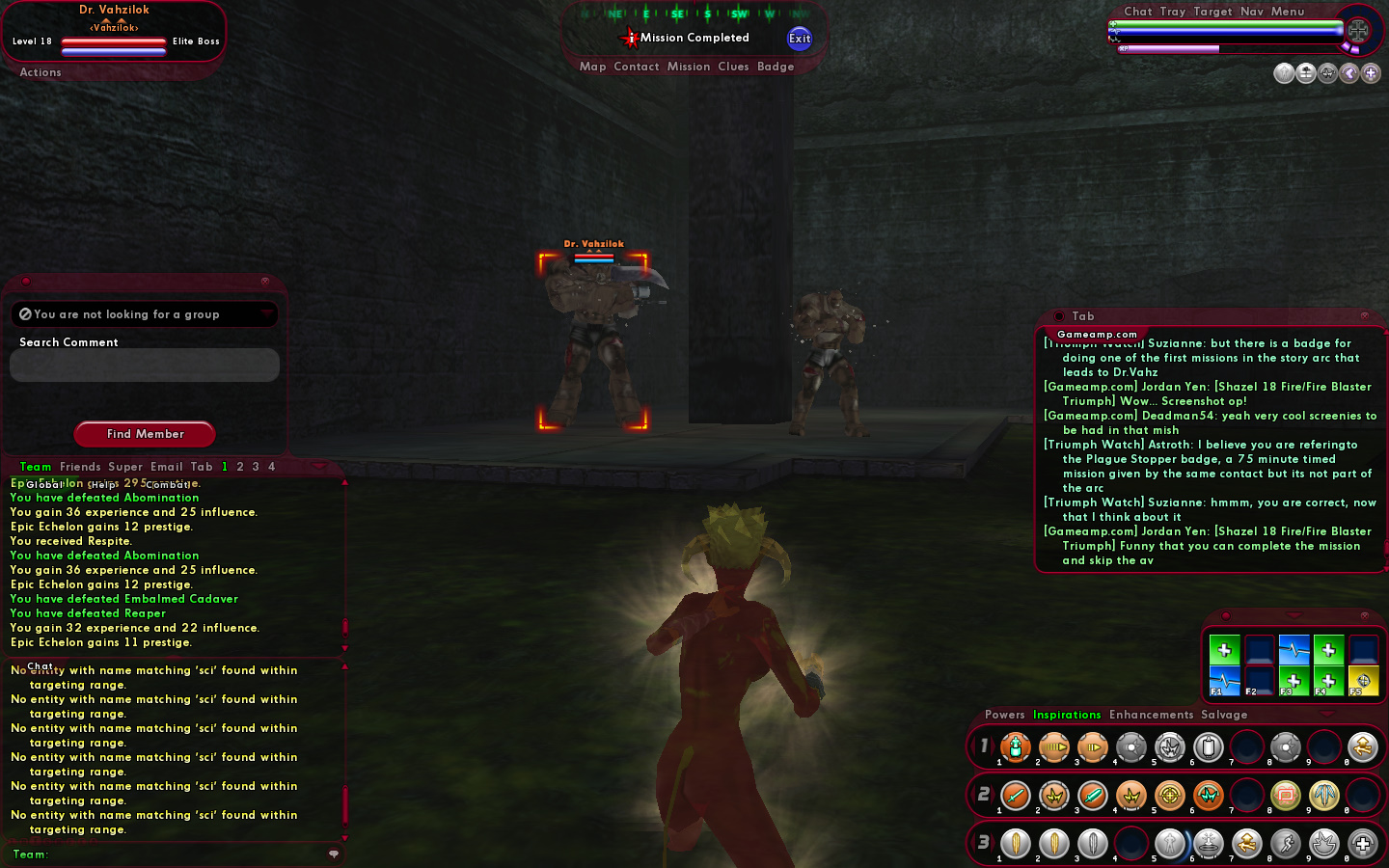The image size is (1389, 868).
Task: Type in the Search Comment field
Action: pyautogui.click(x=145, y=366)
